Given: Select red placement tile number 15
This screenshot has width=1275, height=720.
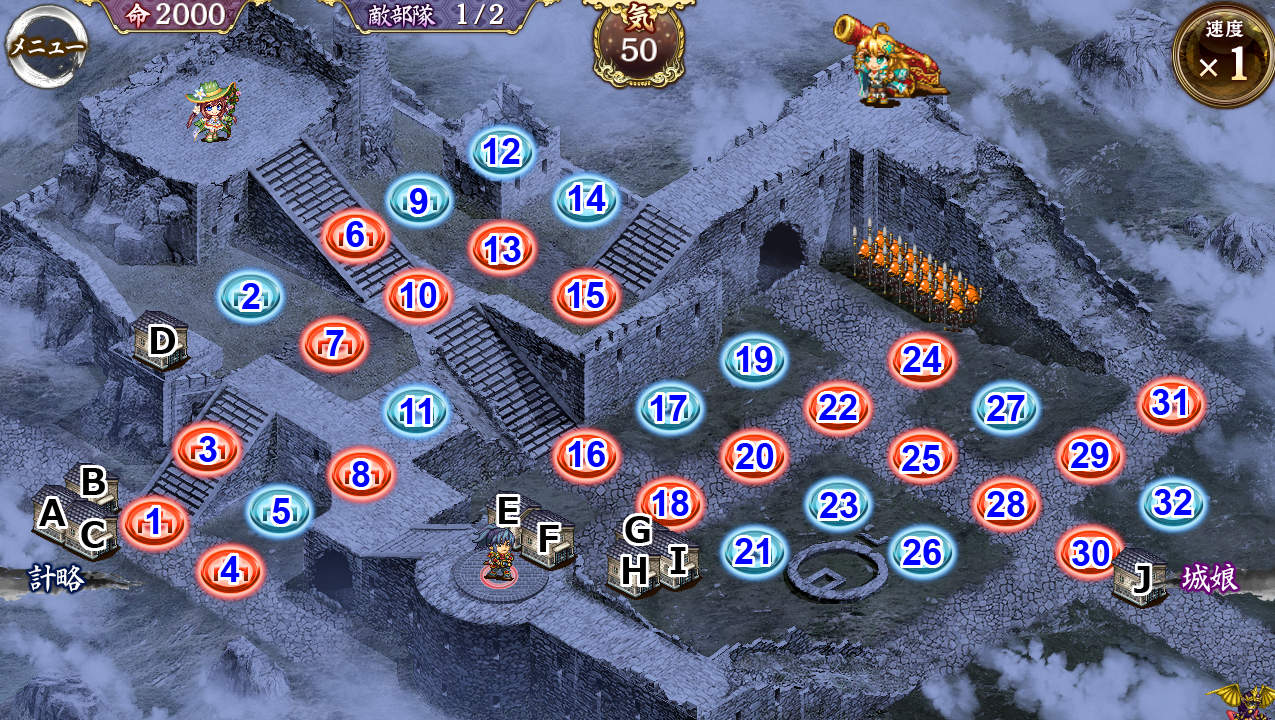Looking at the screenshot, I should [586, 296].
